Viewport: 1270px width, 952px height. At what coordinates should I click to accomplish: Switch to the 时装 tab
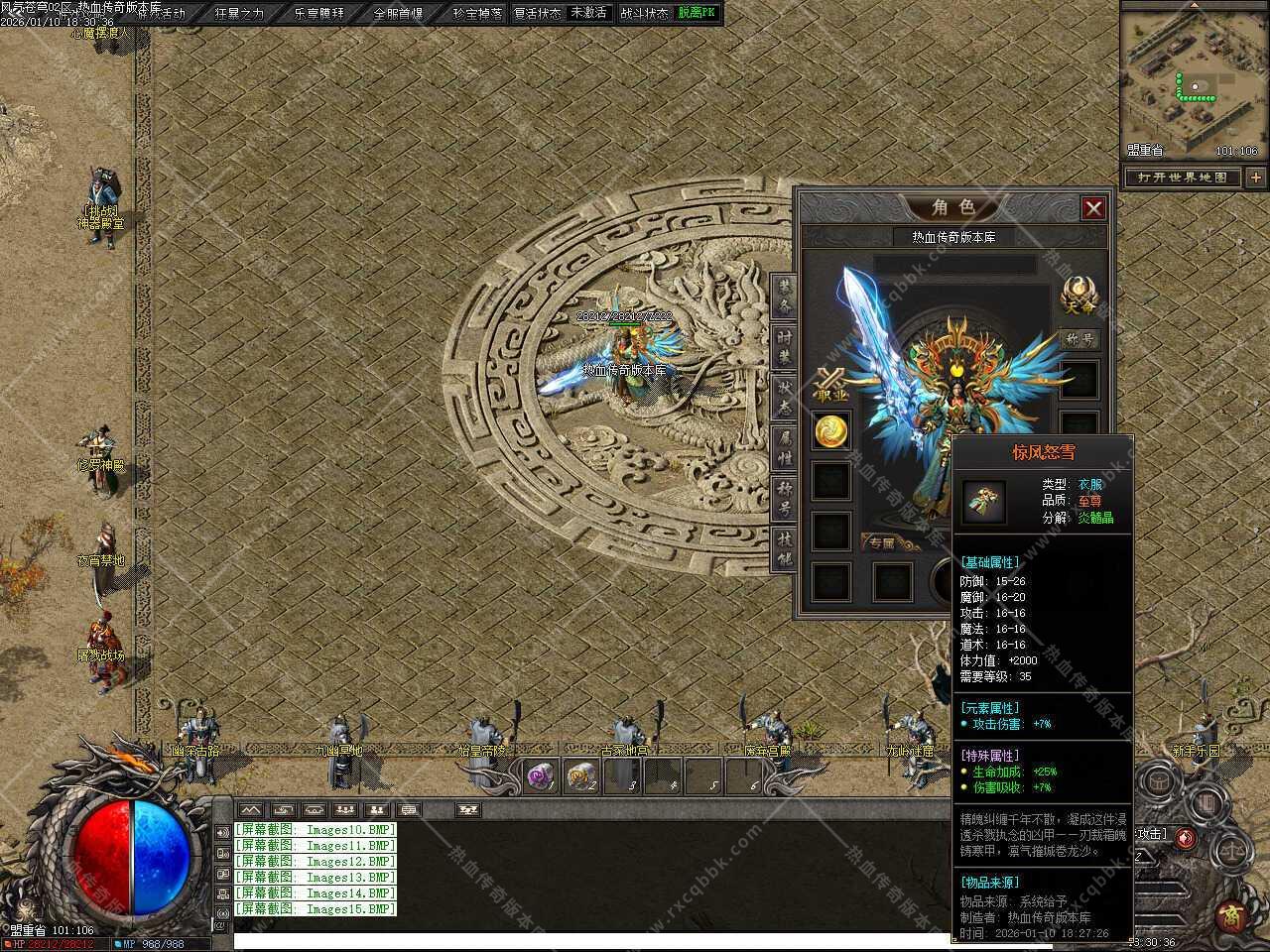[x=784, y=347]
